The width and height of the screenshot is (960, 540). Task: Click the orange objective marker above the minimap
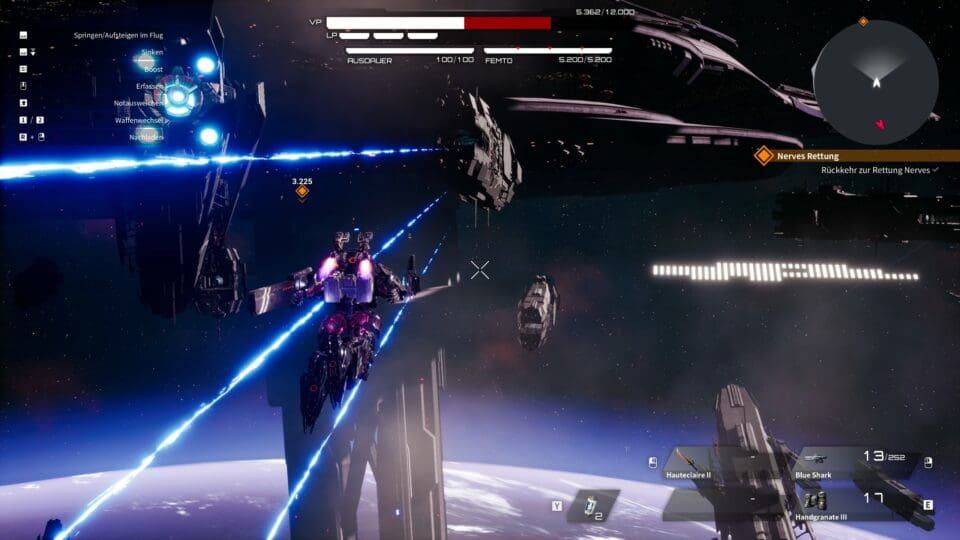[863, 21]
